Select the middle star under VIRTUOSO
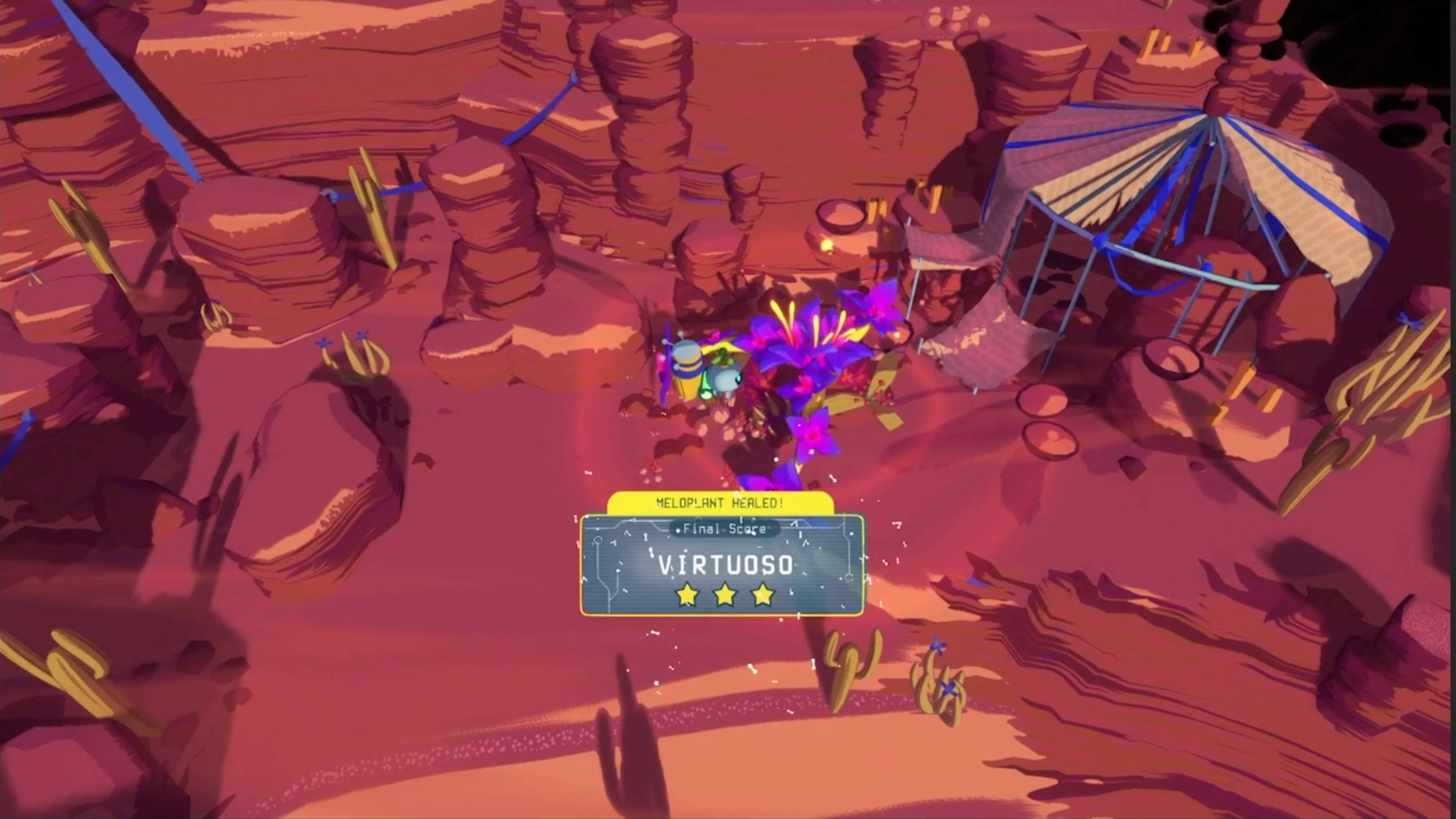 coord(725,595)
